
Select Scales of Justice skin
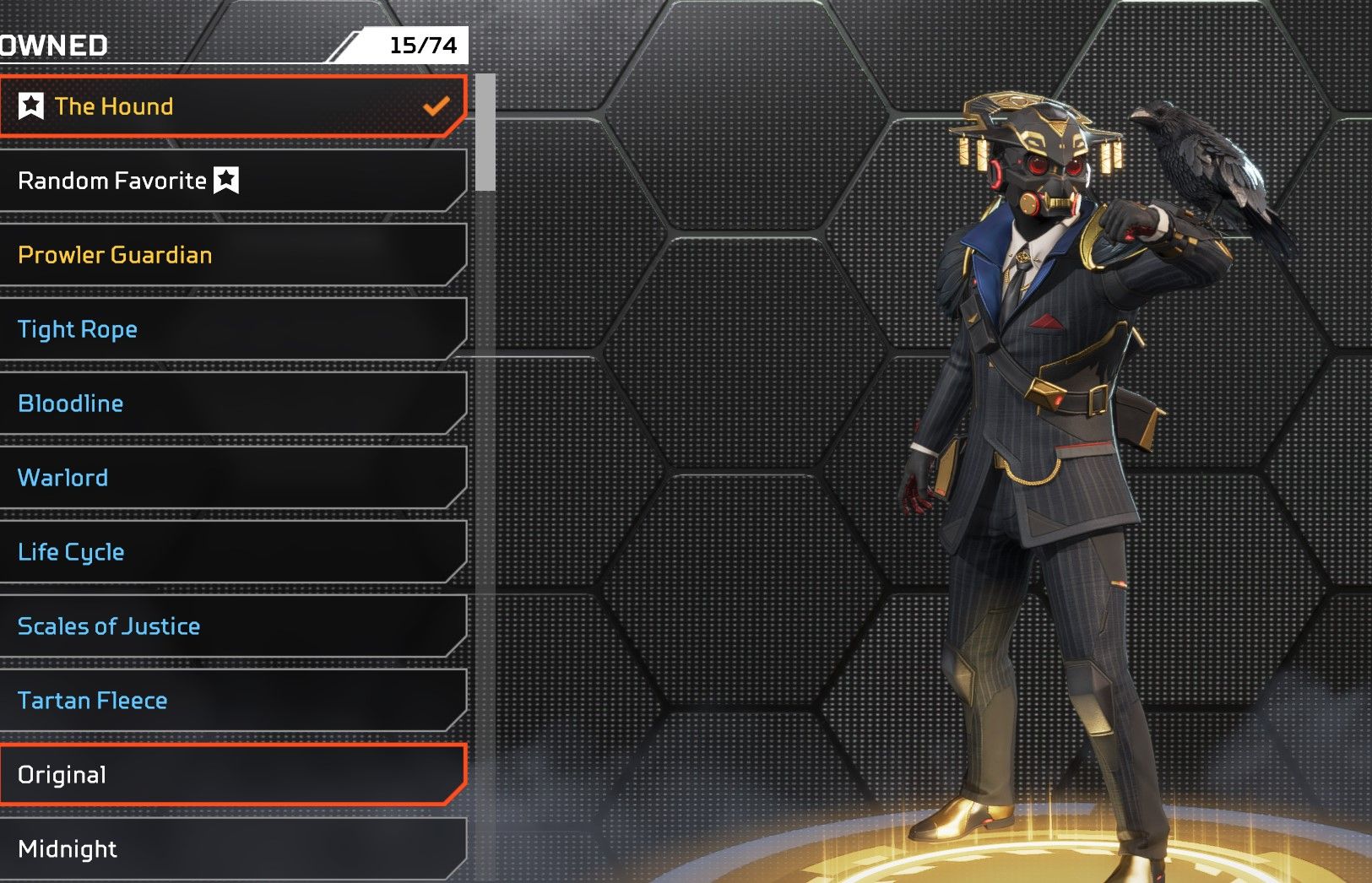(232, 626)
